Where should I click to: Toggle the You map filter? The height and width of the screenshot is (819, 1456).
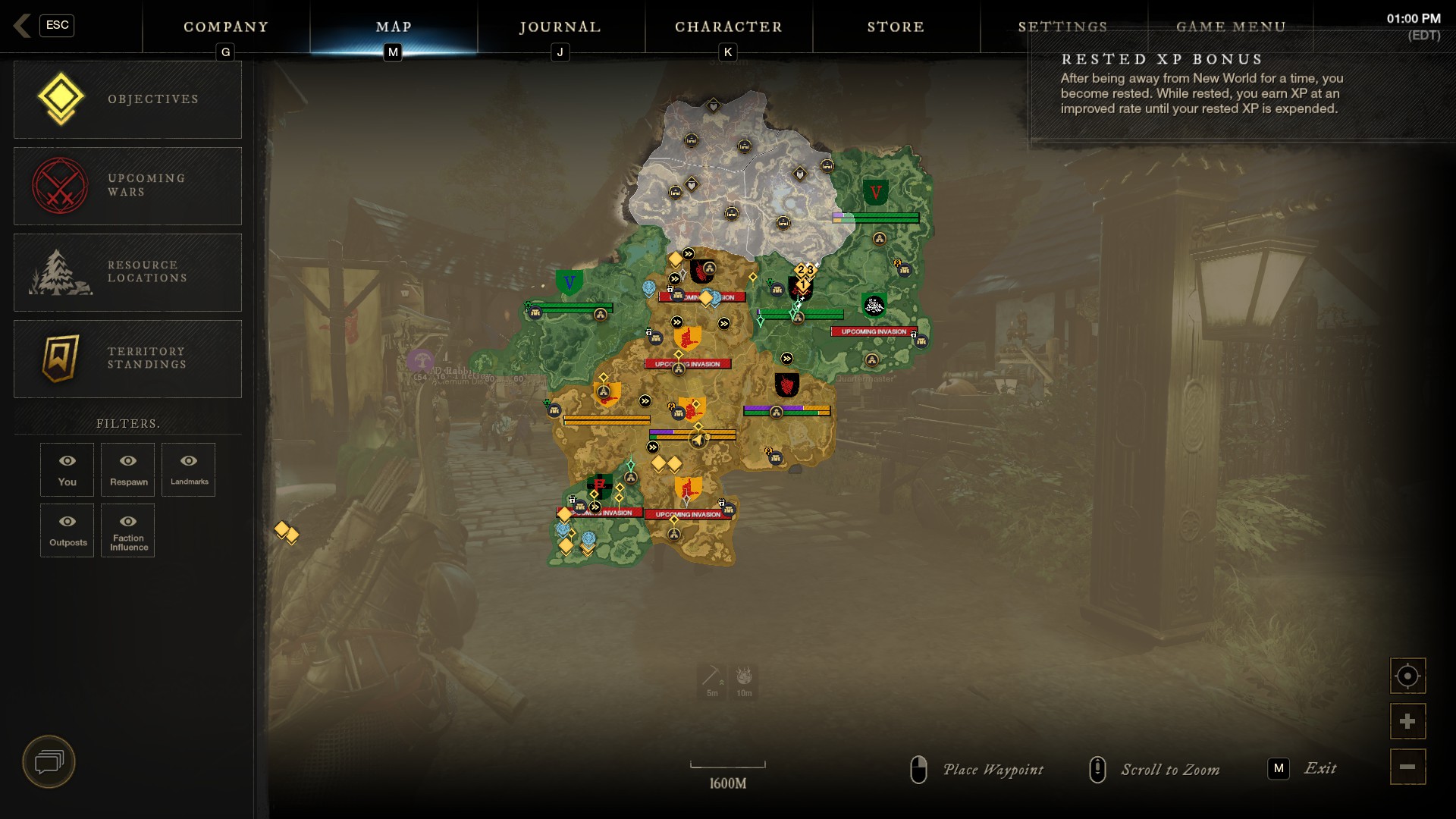(67, 469)
